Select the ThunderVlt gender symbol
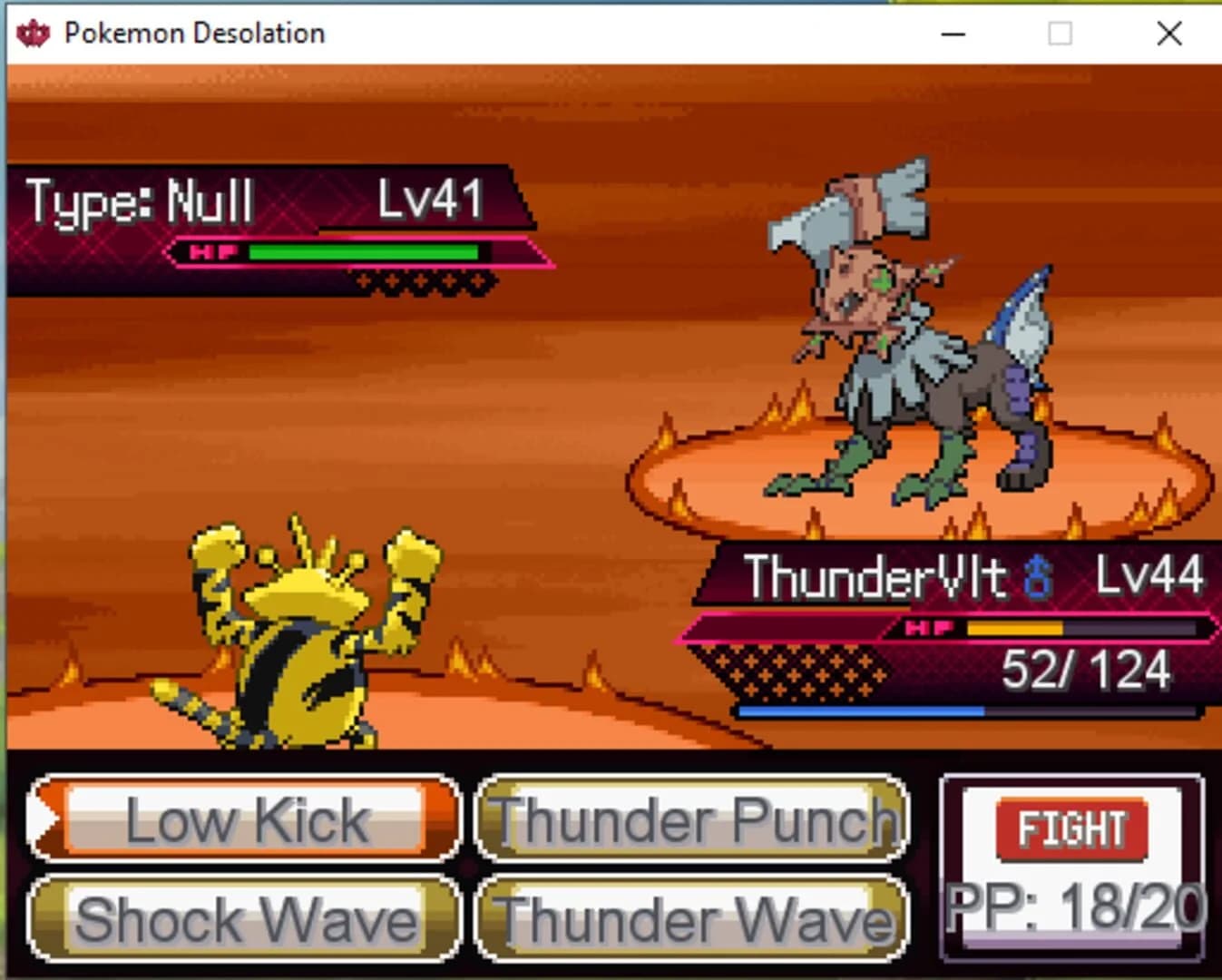 pos(1040,579)
